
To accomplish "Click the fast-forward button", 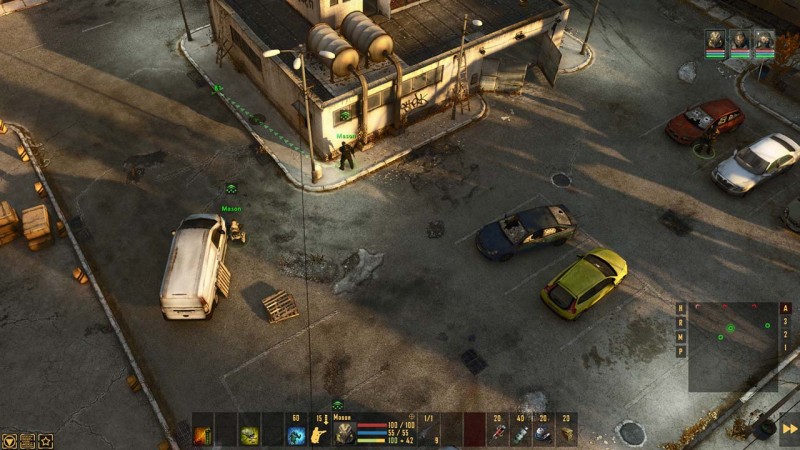I will [789, 430].
